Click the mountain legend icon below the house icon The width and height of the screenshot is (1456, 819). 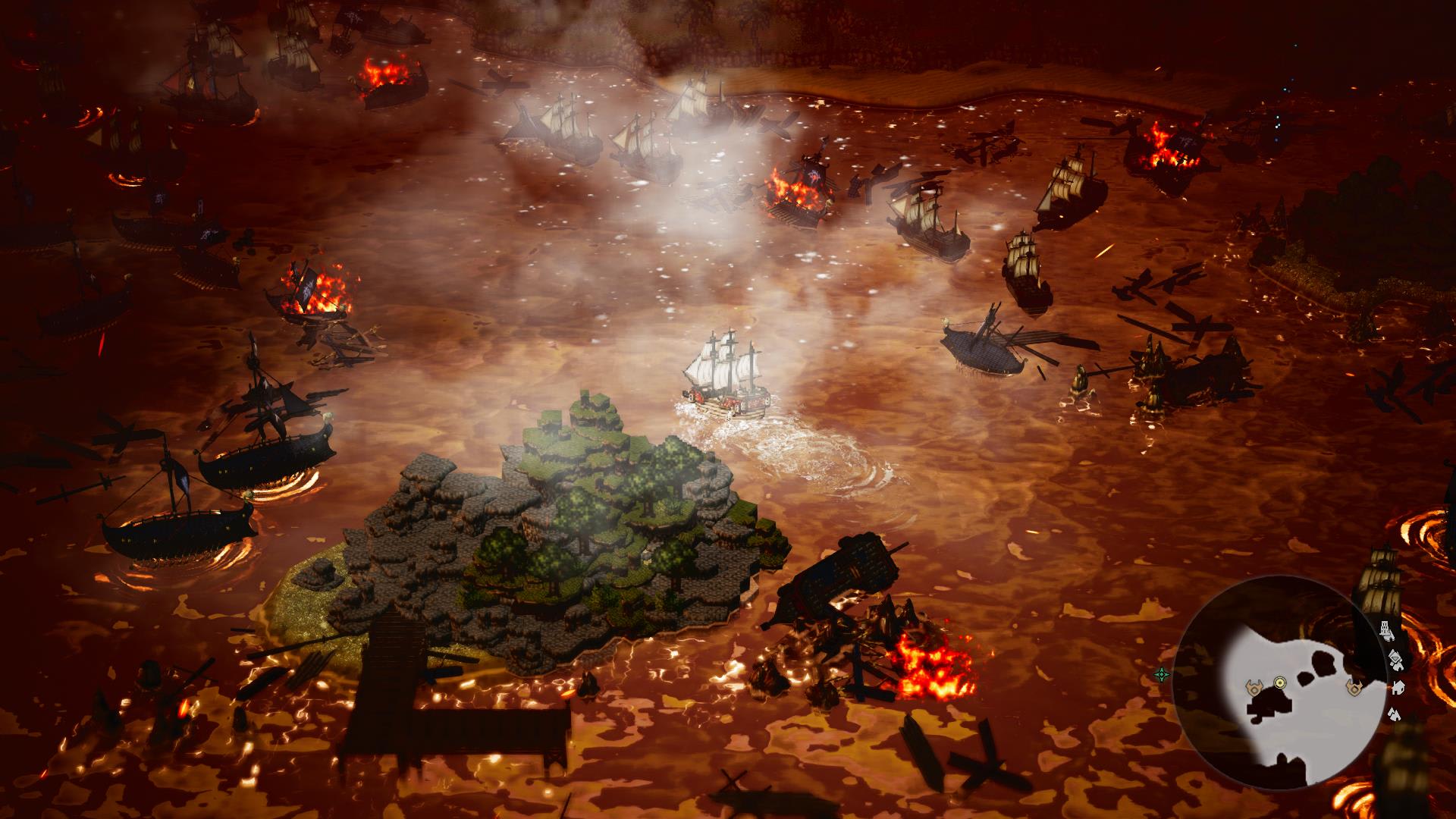[x=1395, y=714]
